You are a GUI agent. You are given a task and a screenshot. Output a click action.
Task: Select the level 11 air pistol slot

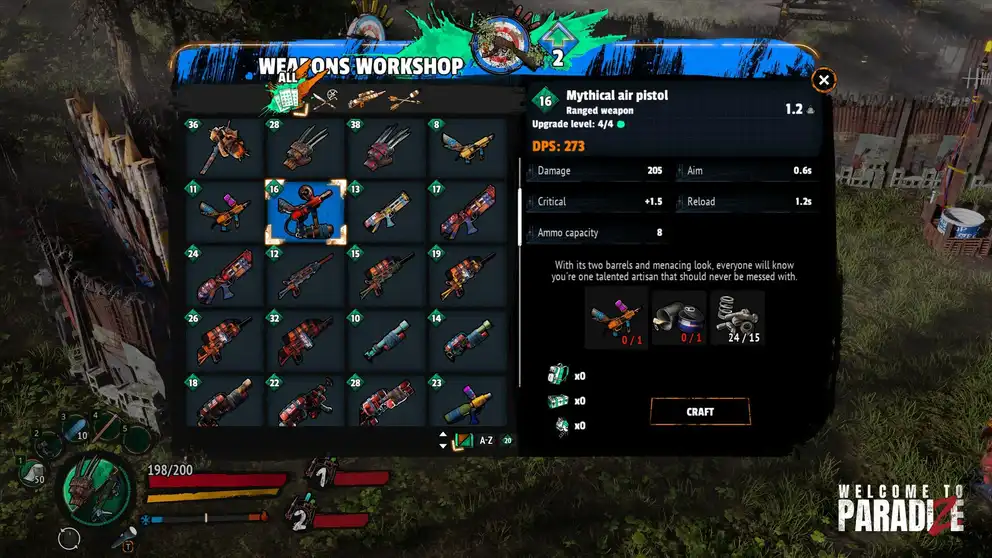click(x=224, y=212)
